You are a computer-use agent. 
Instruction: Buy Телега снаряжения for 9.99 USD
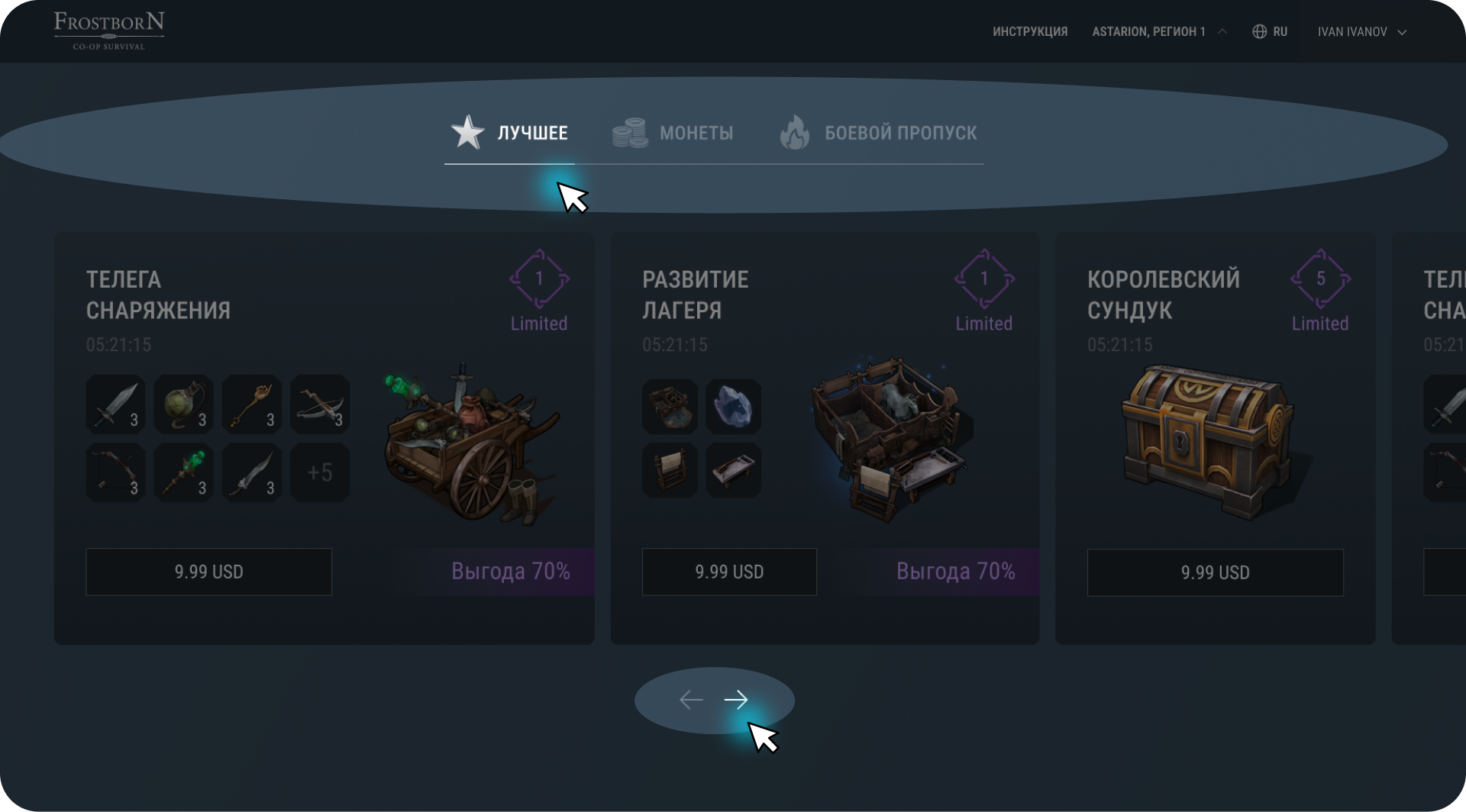point(208,572)
